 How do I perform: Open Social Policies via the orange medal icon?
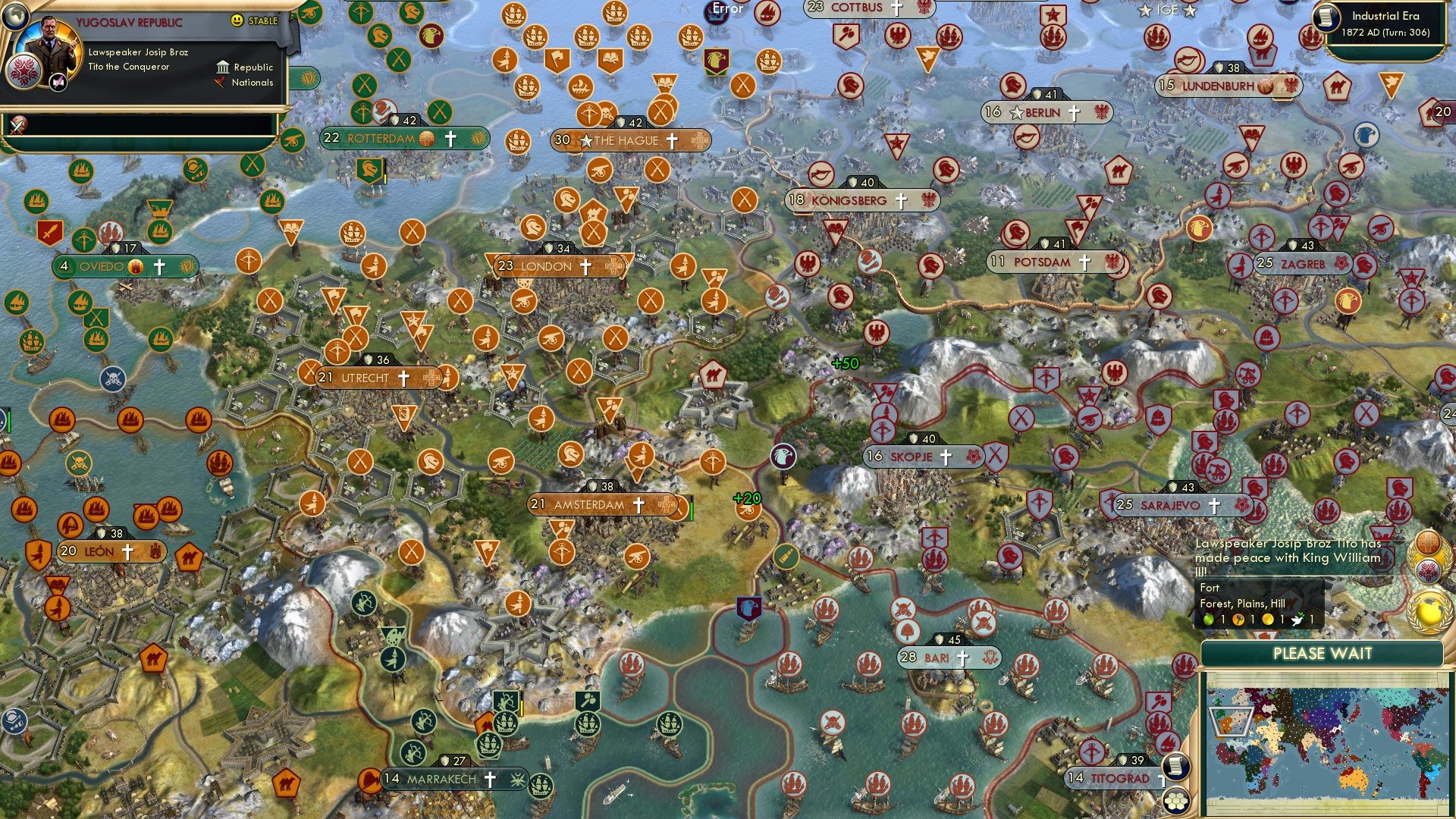(x=1426, y=541)
